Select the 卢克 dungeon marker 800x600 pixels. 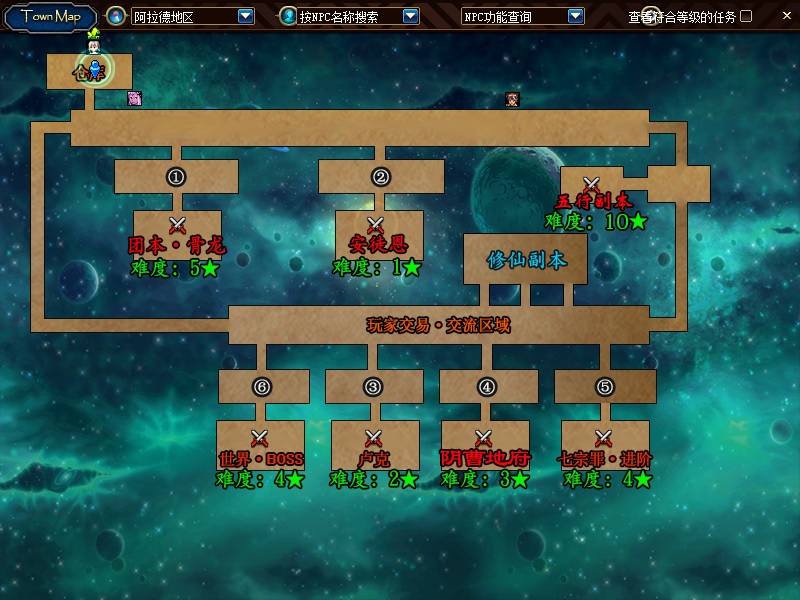pyautogui.click(x=373, y=438)
